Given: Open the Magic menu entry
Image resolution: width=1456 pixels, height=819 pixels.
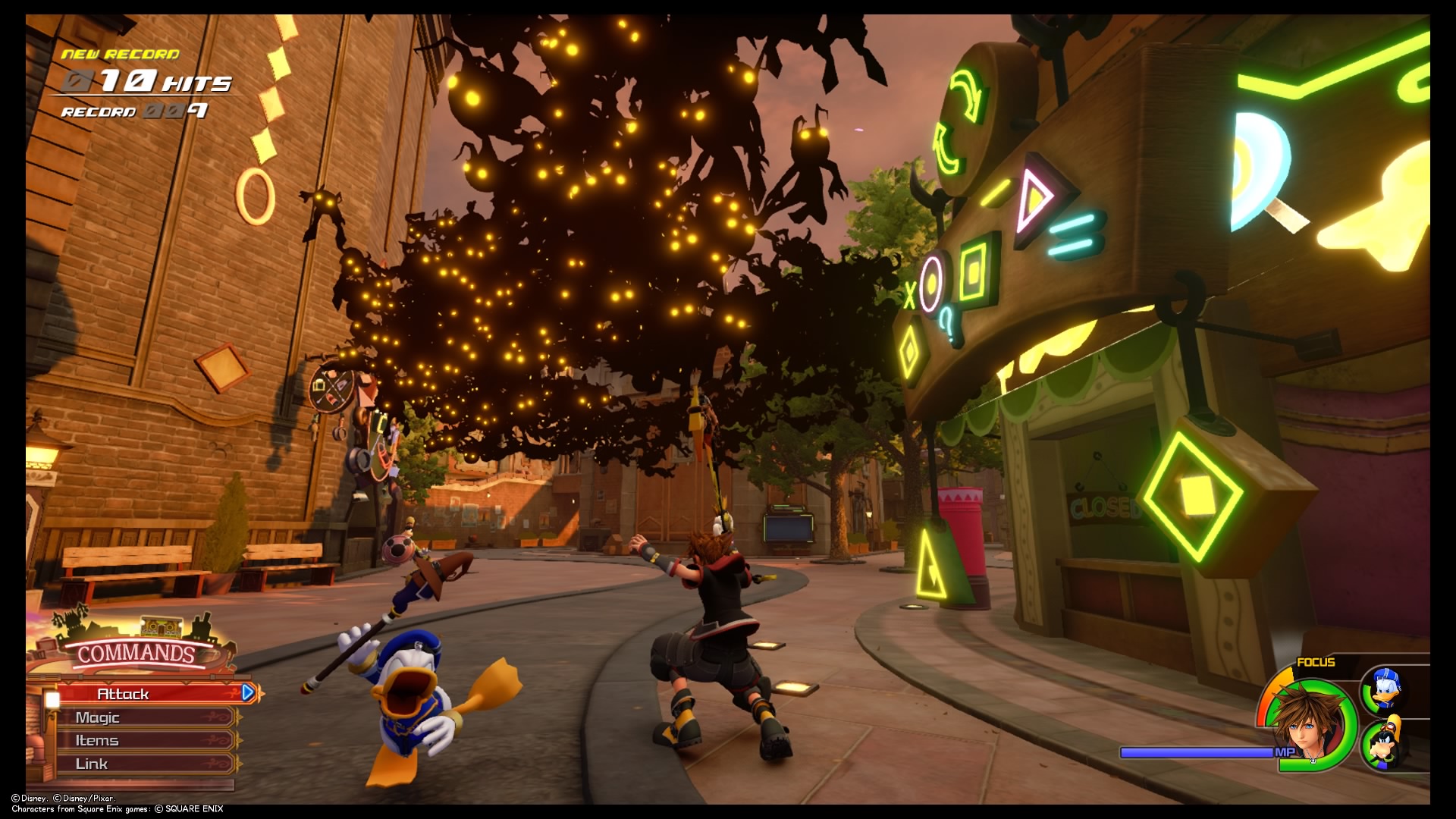Looking at the screenshot, I should 99,717.
